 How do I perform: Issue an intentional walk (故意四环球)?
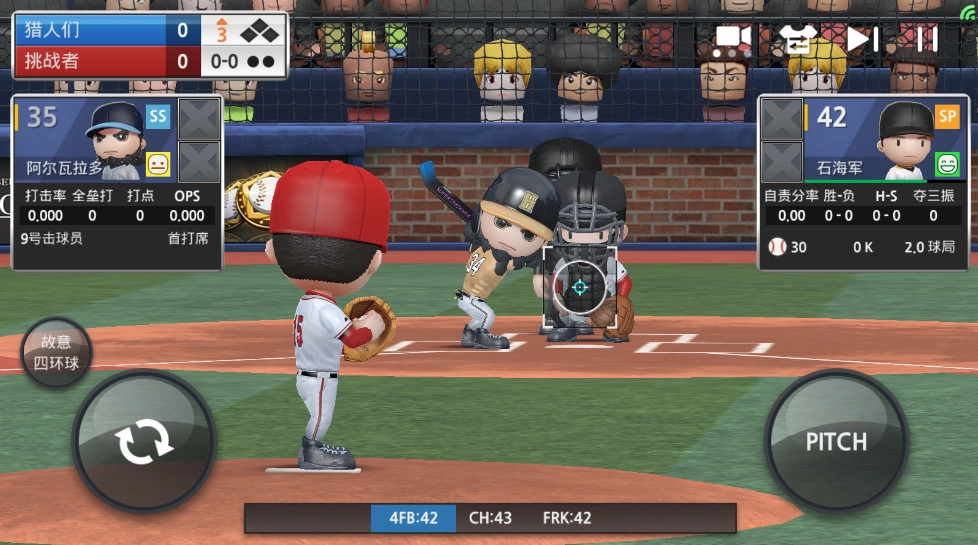pos(56,353)
